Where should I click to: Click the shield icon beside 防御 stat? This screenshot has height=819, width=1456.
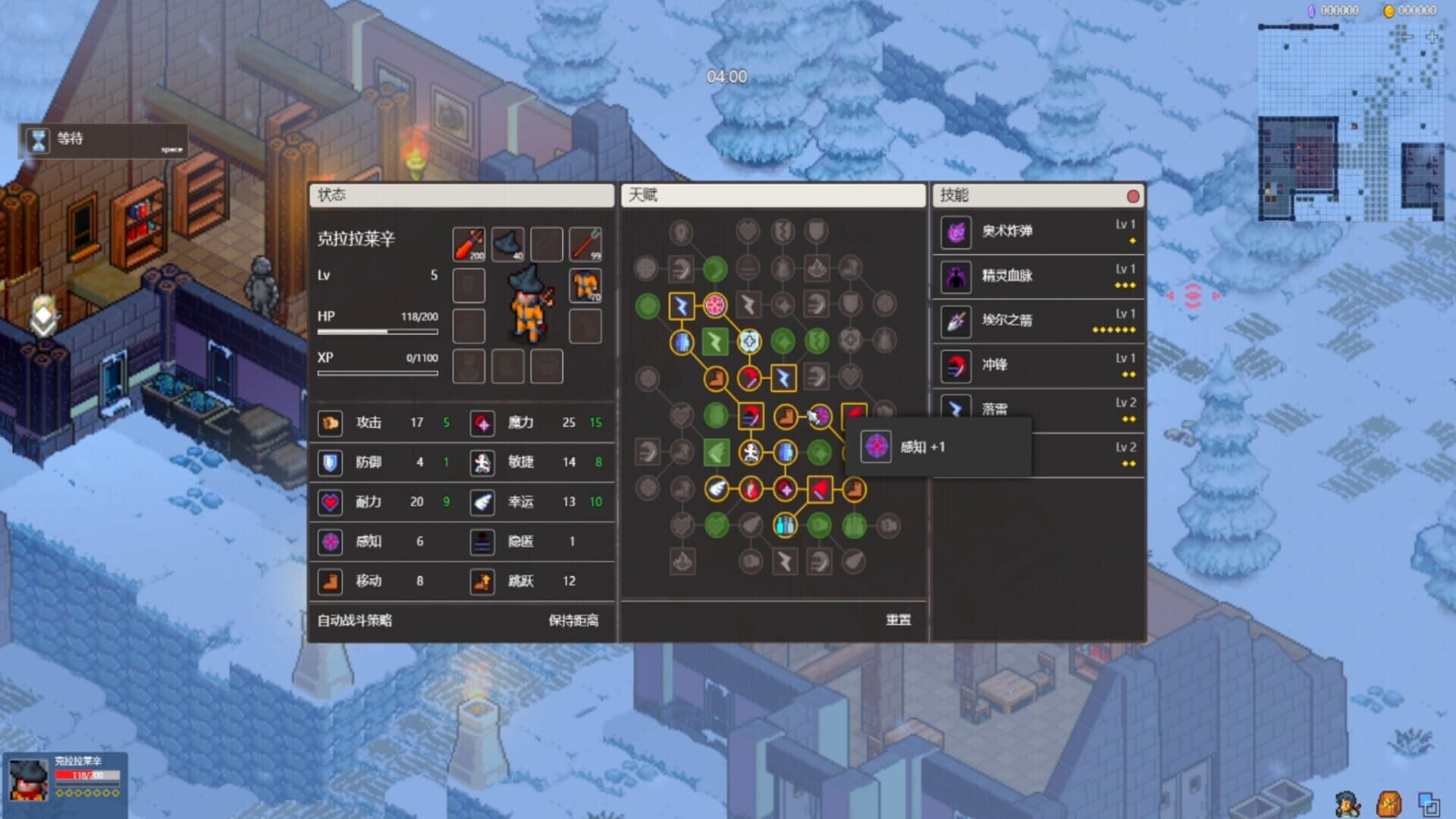(331, 463)
